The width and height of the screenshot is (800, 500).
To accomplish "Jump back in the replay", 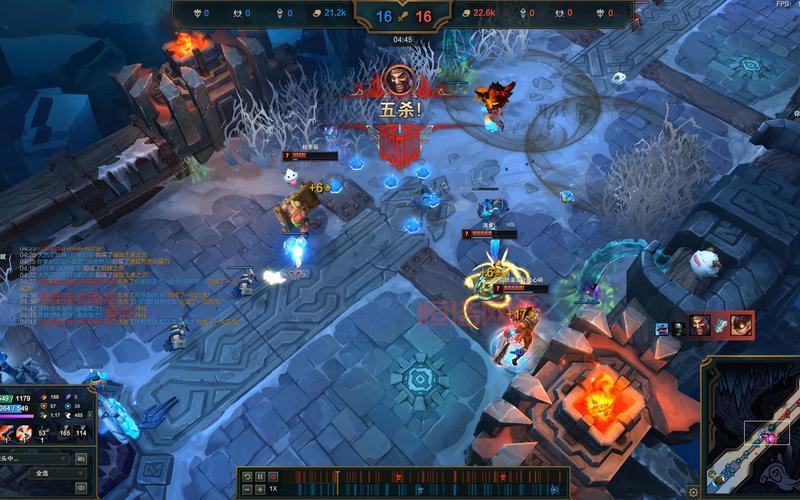I will click(247, 477).
